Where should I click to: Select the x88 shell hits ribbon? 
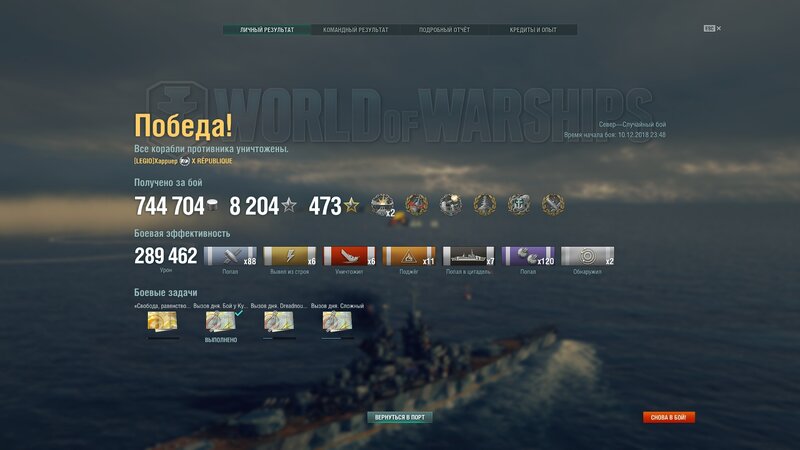(230, 257)
